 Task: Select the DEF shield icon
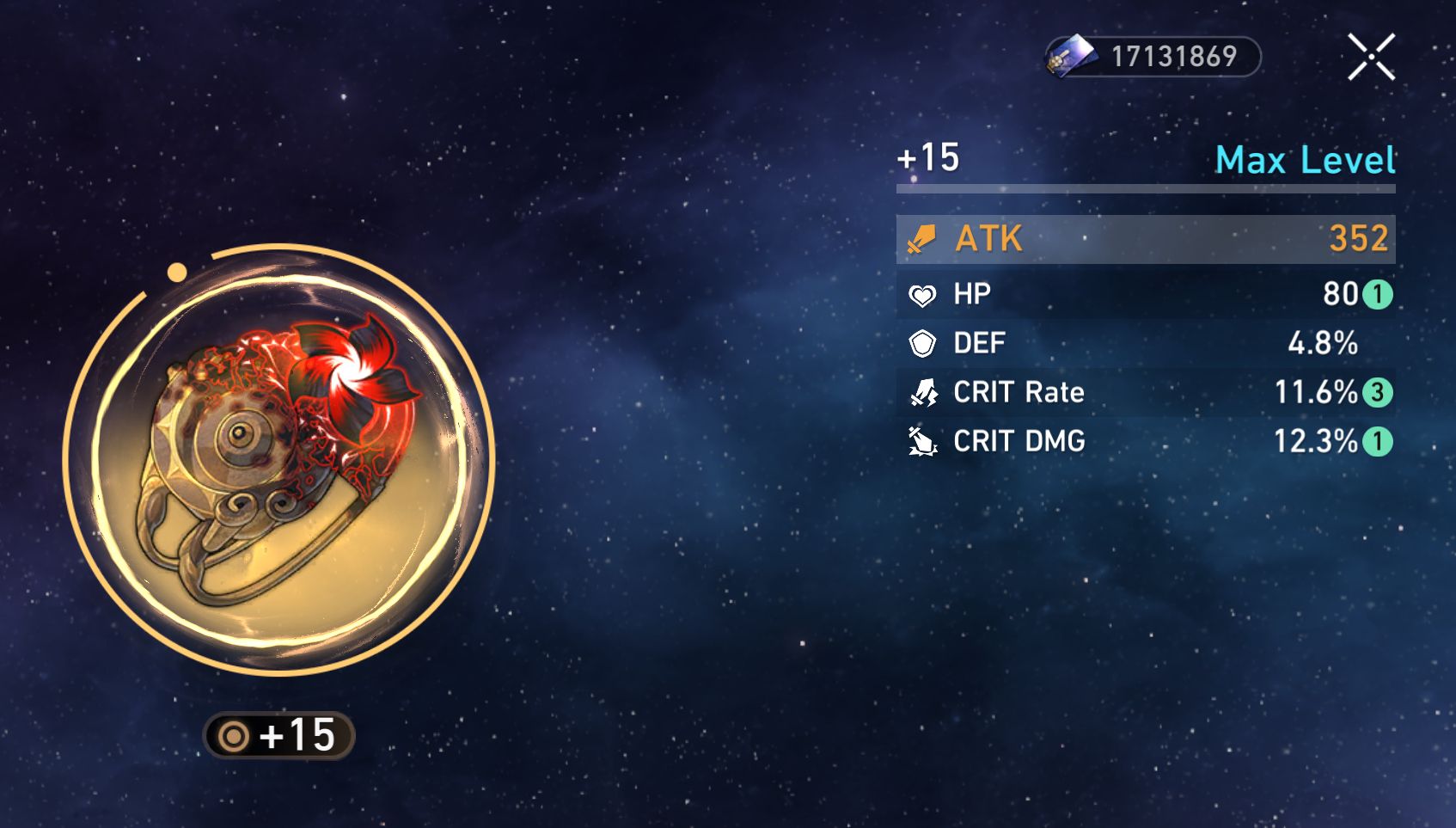pyautogui.click(x=922, y=342)
